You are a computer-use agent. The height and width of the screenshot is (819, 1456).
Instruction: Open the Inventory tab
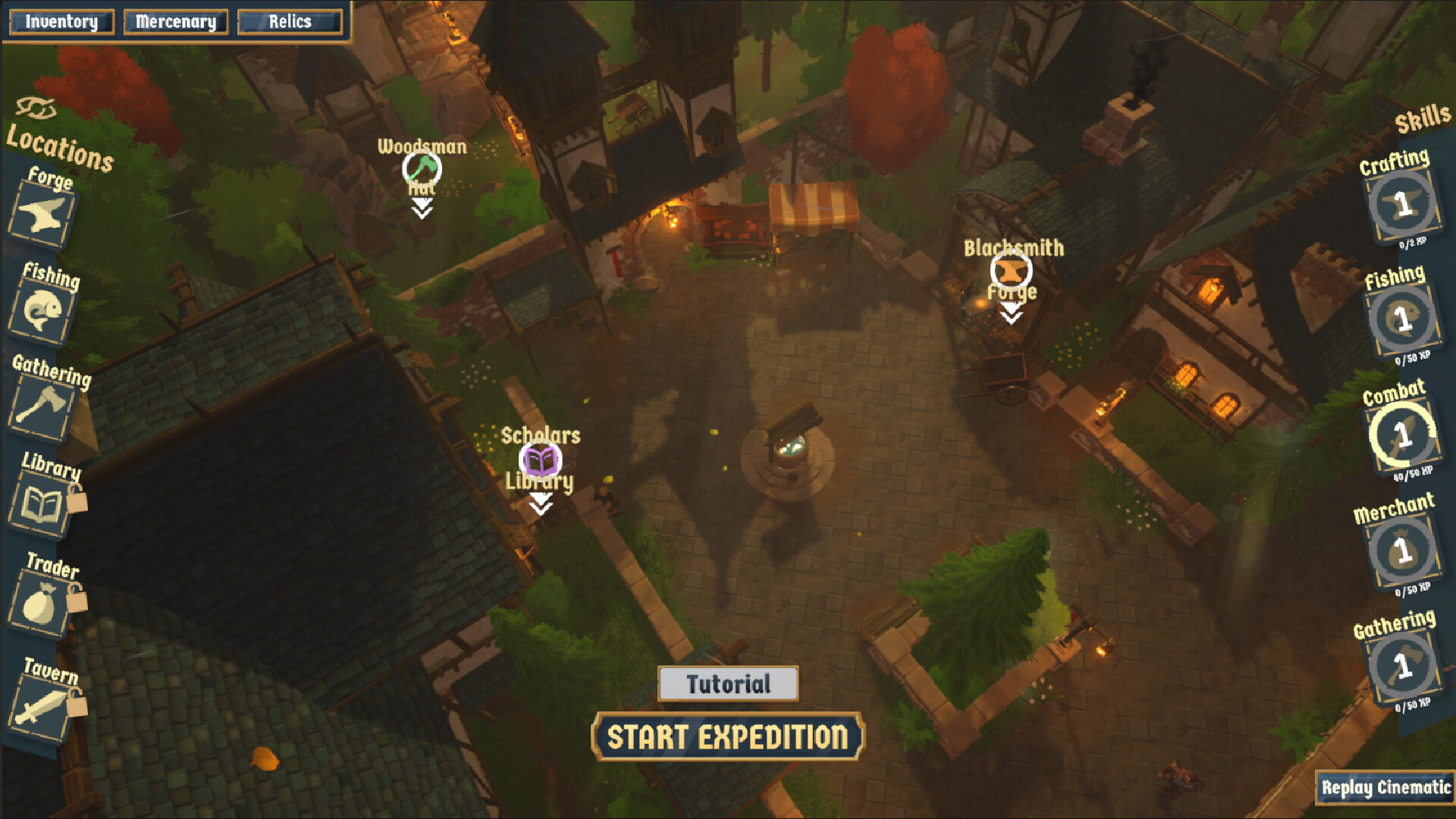click(x=61, y=21)
